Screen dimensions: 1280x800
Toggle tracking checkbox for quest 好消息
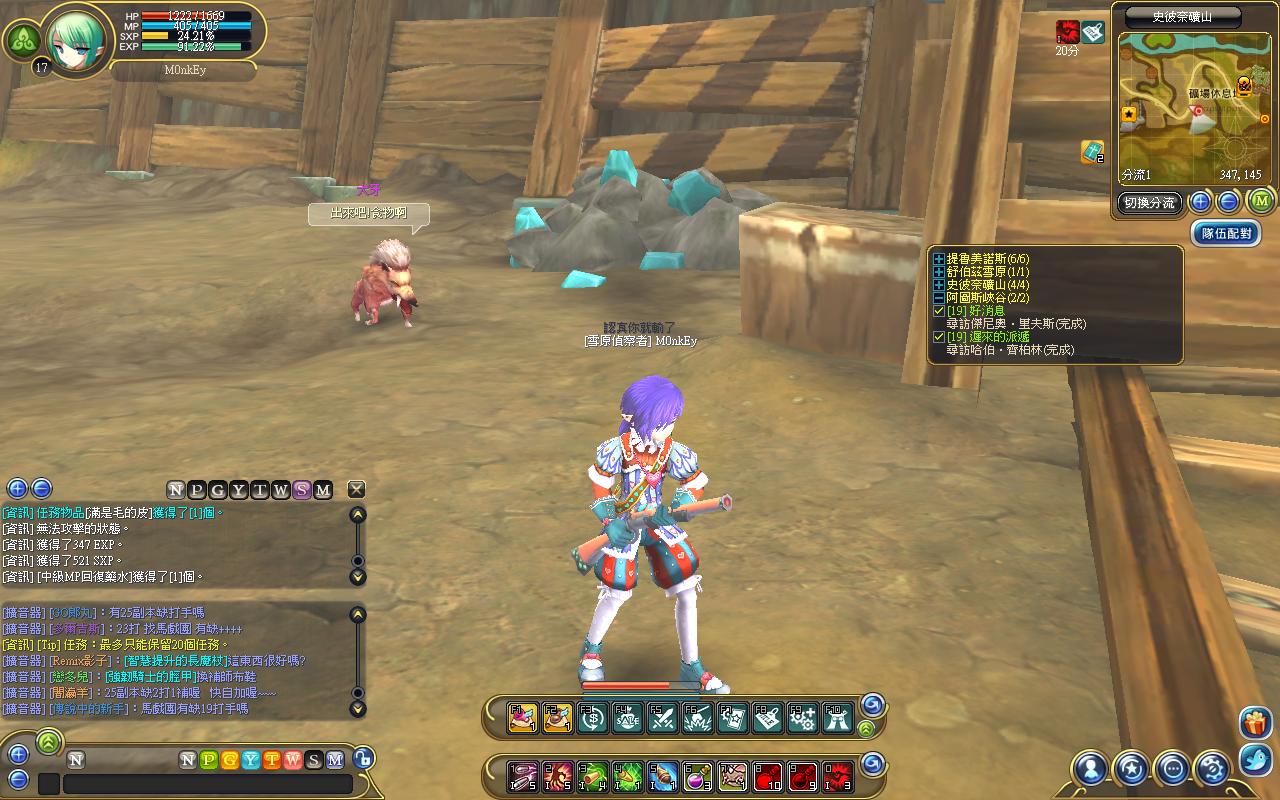pos(939,311)
